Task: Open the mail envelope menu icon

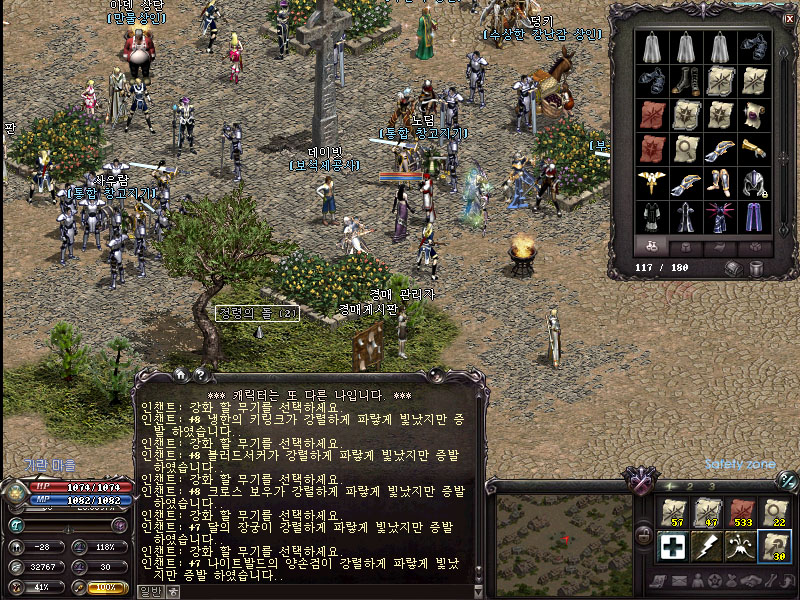Action: pyautogui.click(x=681, y=582)
